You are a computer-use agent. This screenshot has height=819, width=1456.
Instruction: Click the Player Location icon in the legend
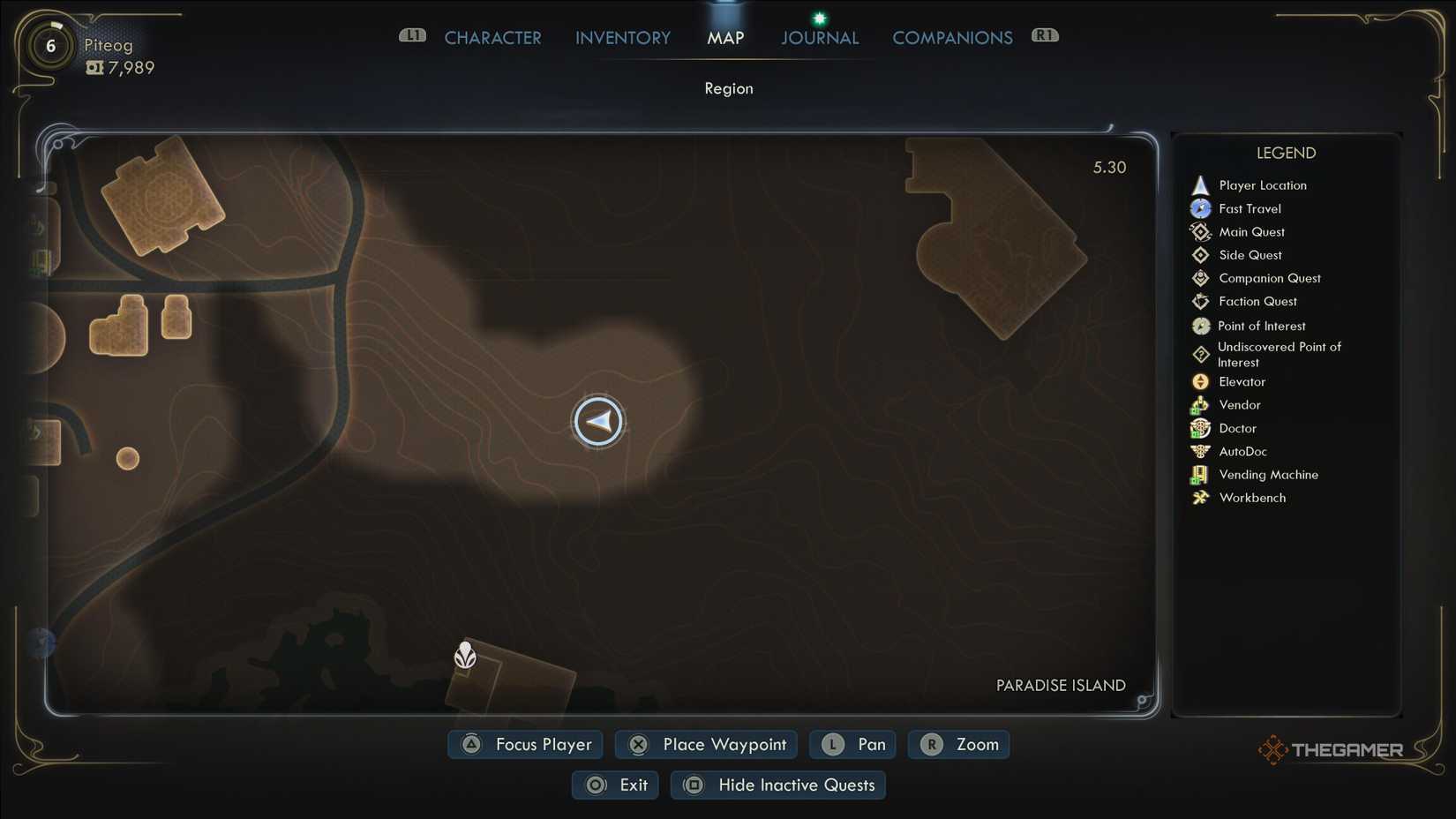tap(1201, 184)
